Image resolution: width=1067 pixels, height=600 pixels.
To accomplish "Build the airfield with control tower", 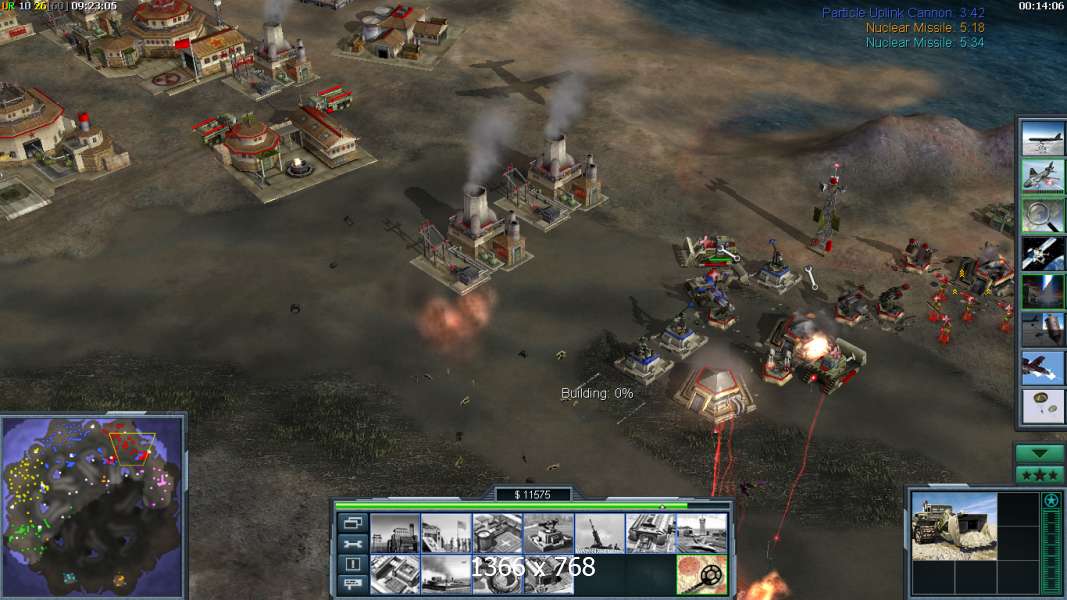I will tap(702, 533).
